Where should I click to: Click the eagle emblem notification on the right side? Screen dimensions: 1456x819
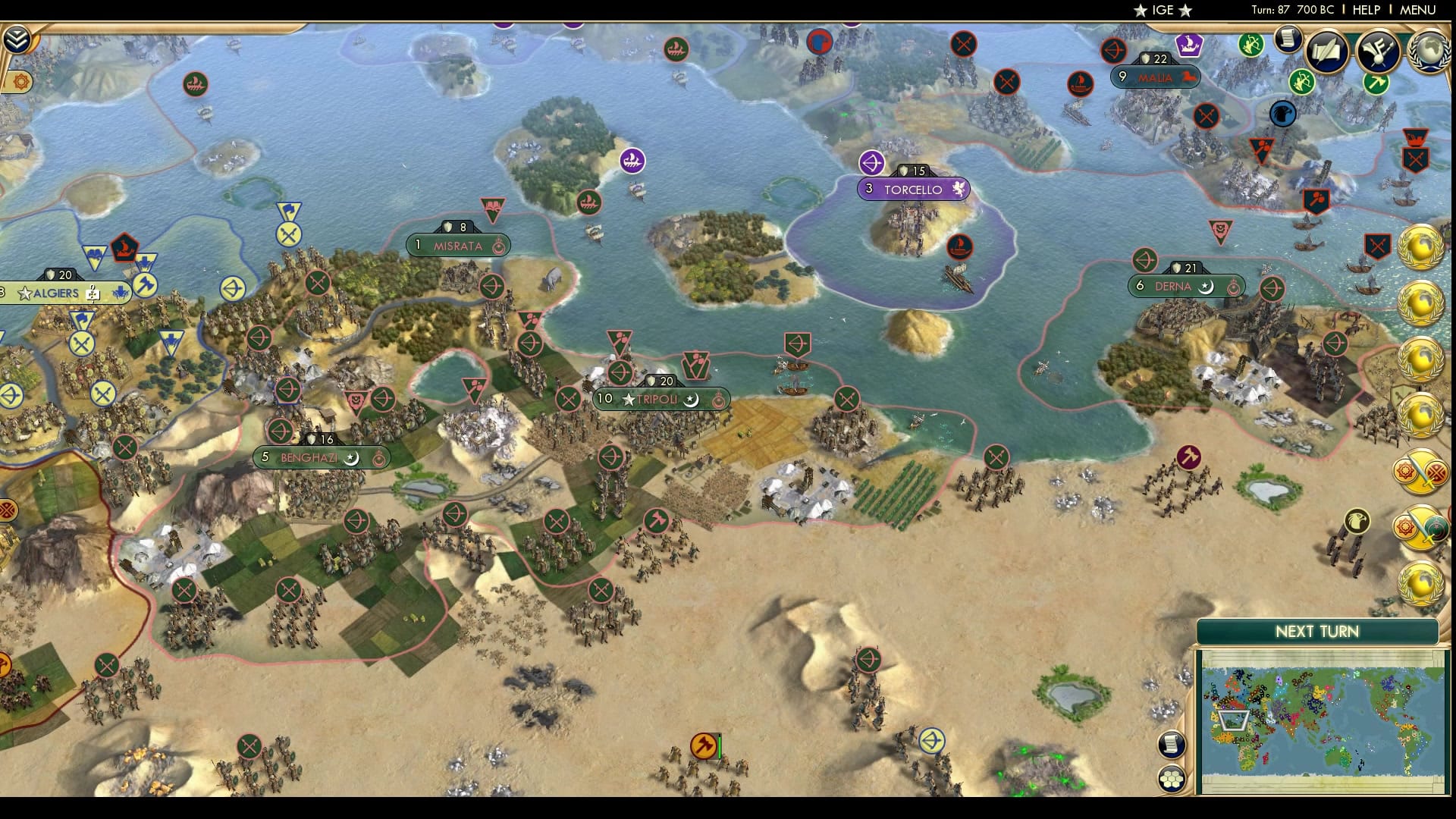pos(1357,522)
